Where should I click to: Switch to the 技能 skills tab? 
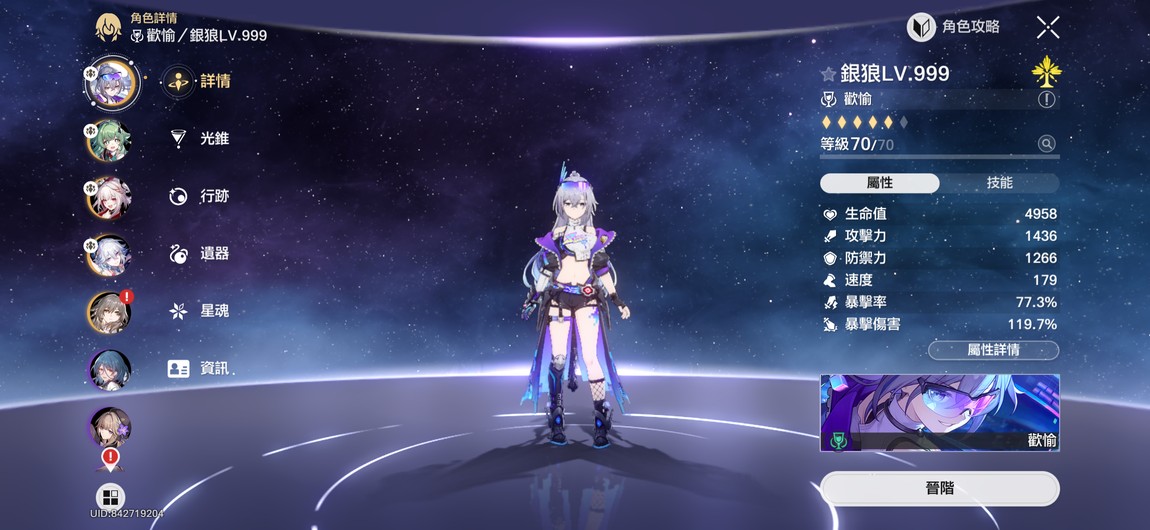(999, 183)
